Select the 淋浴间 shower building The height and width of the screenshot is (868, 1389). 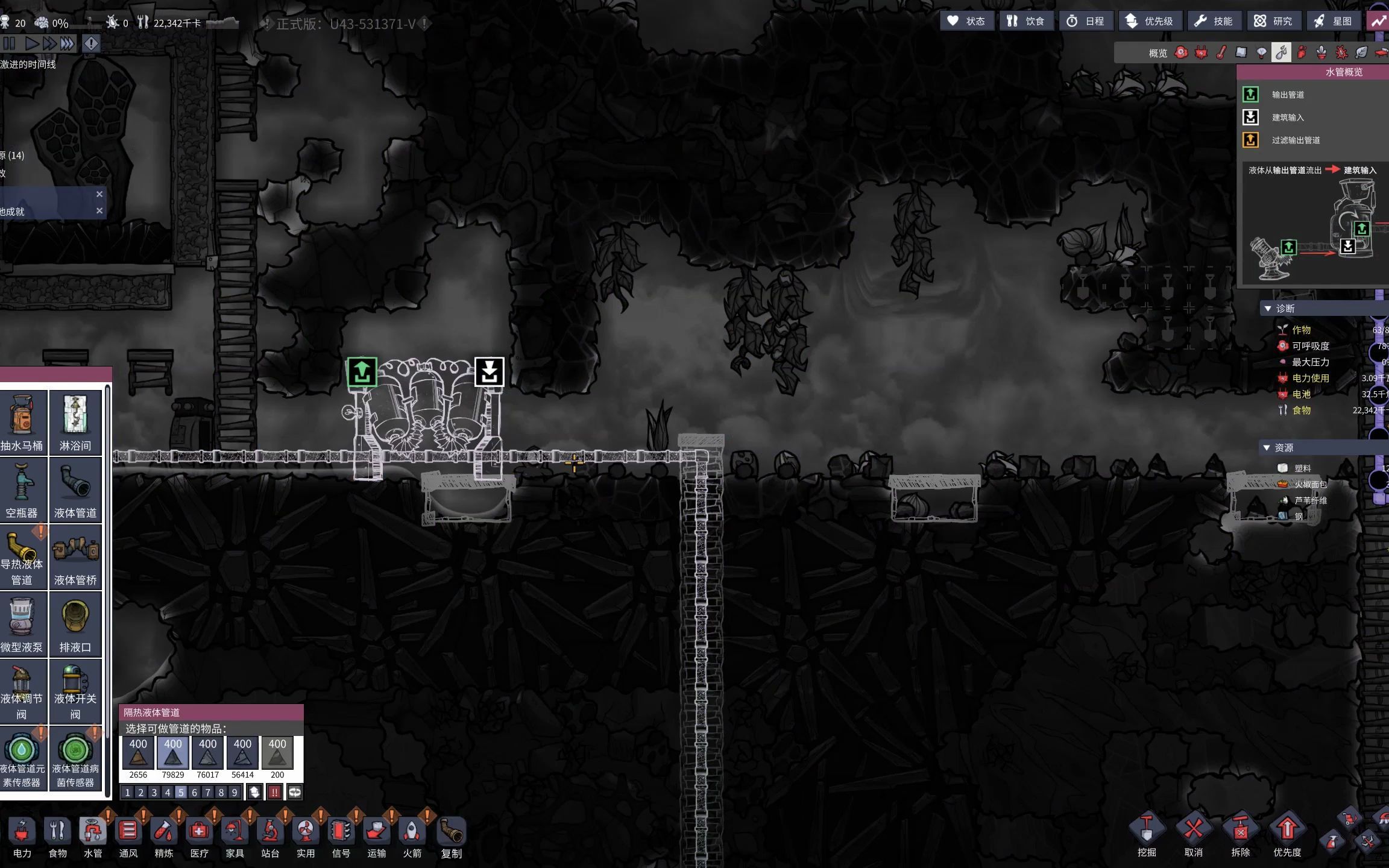click(75, 422)
